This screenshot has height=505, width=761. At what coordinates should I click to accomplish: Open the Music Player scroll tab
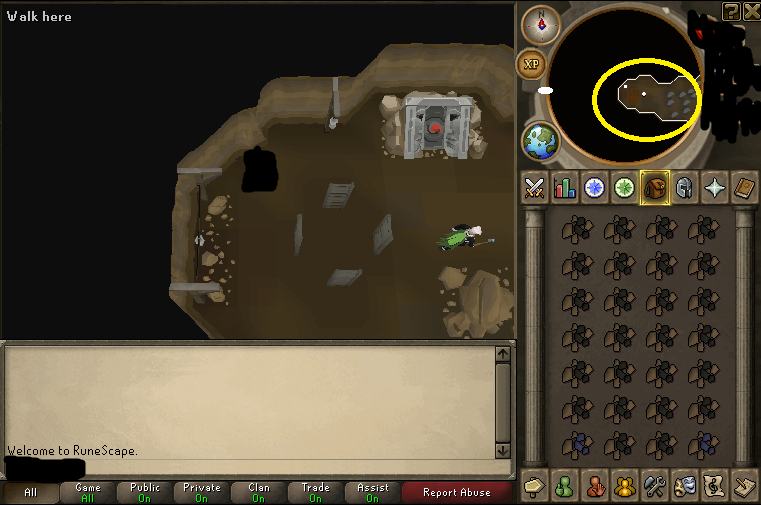click(715, 484)
